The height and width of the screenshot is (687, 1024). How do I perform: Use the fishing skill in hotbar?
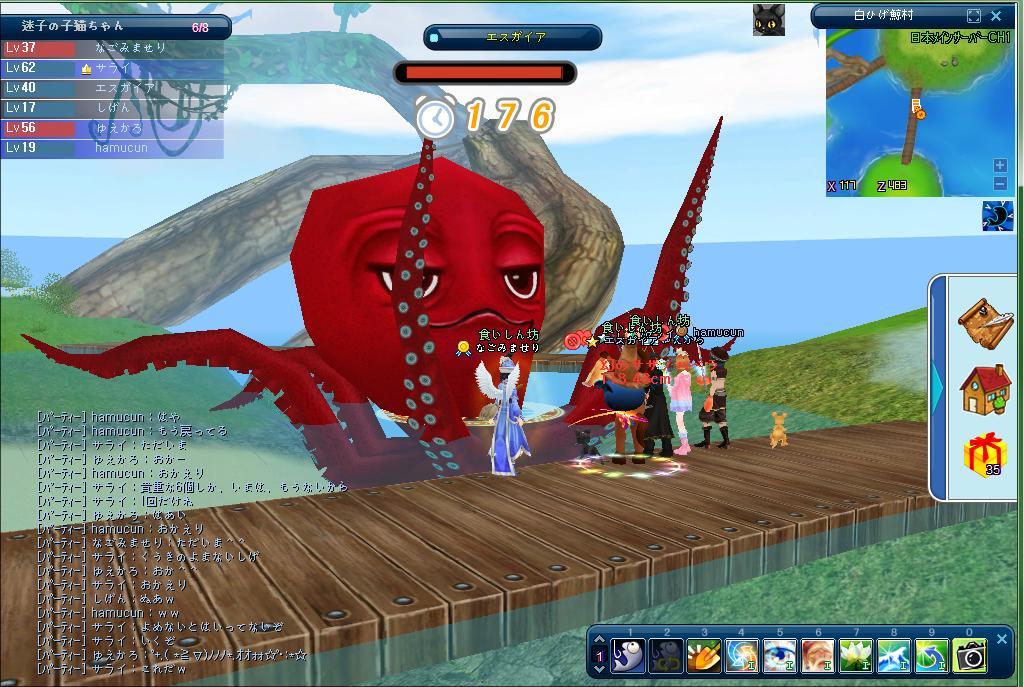pyautogui.click(x=629, y=656)
